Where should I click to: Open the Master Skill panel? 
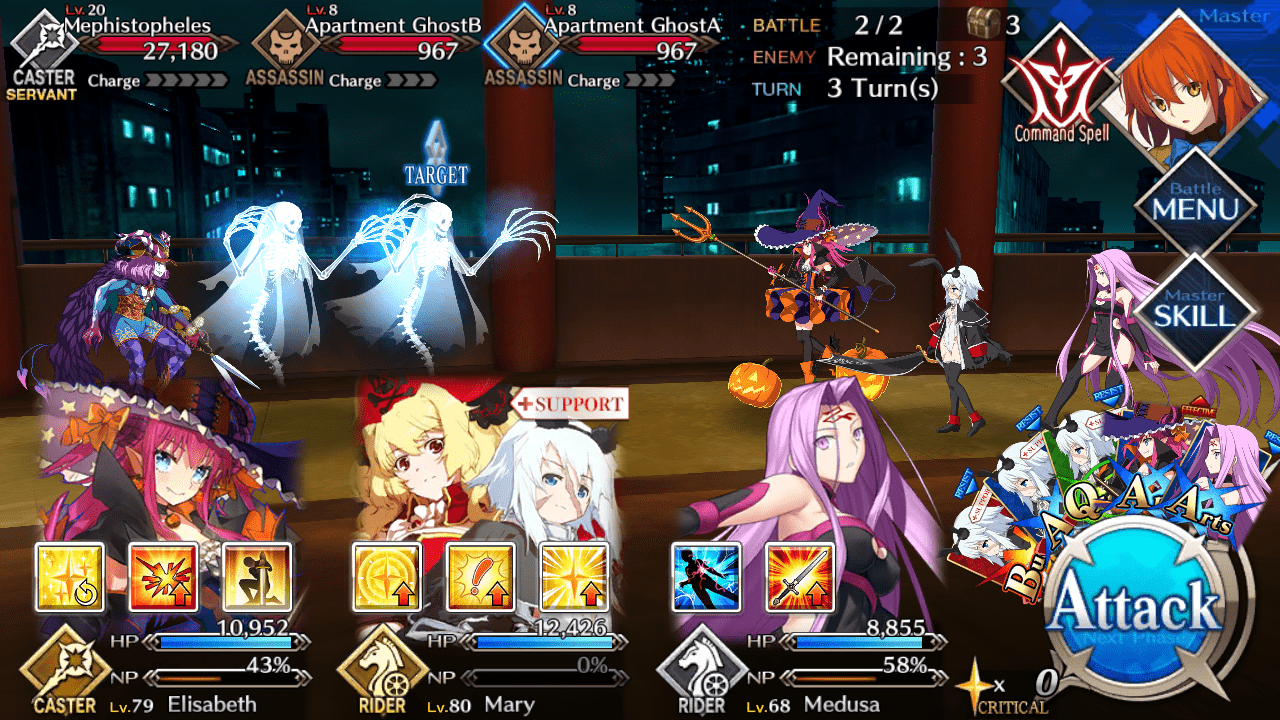point(1196,308)
